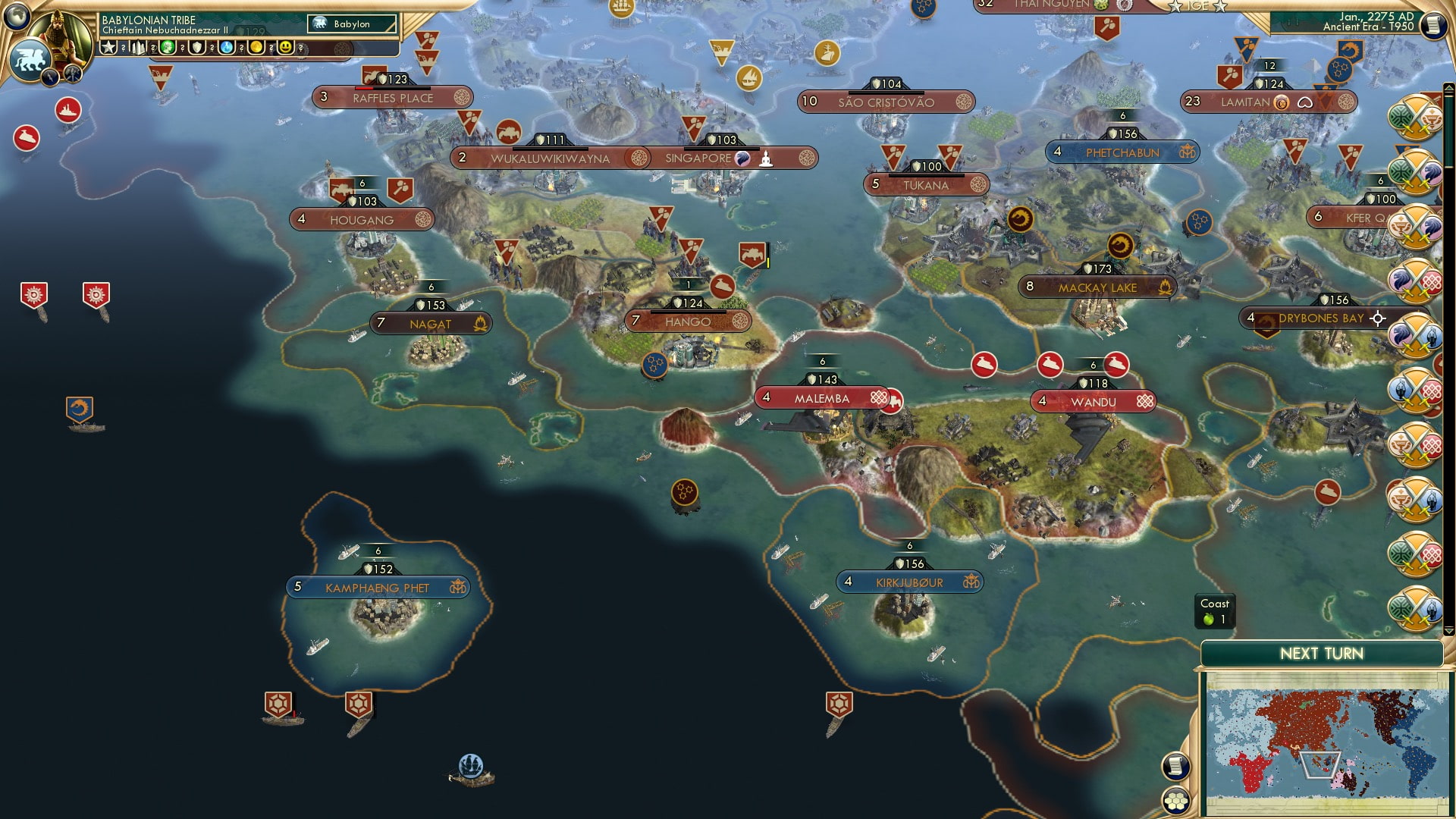This screenshot has height=819, width=1456.
Task: Toggle the IGE star on the right of IGE label
Action: pos(1220,6)
